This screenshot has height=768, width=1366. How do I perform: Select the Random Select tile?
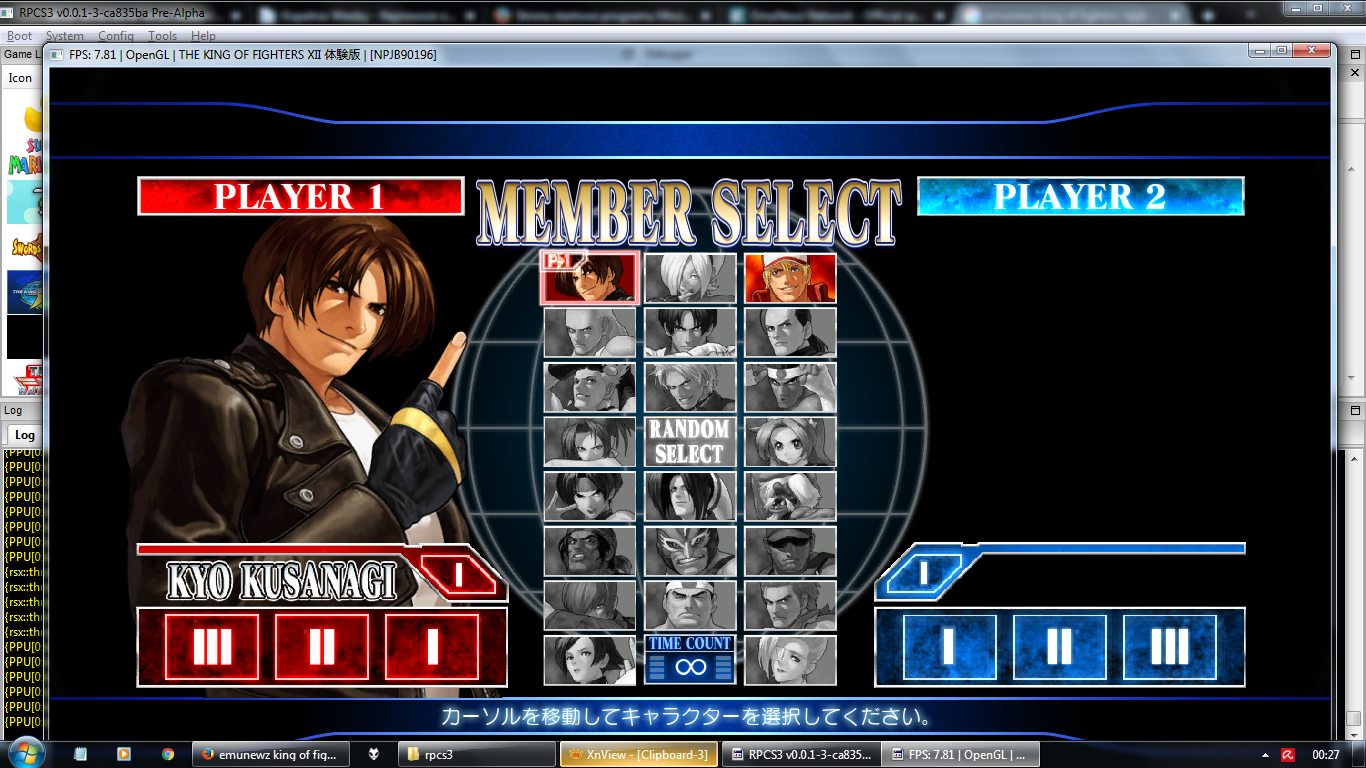(x=690, y=441)
